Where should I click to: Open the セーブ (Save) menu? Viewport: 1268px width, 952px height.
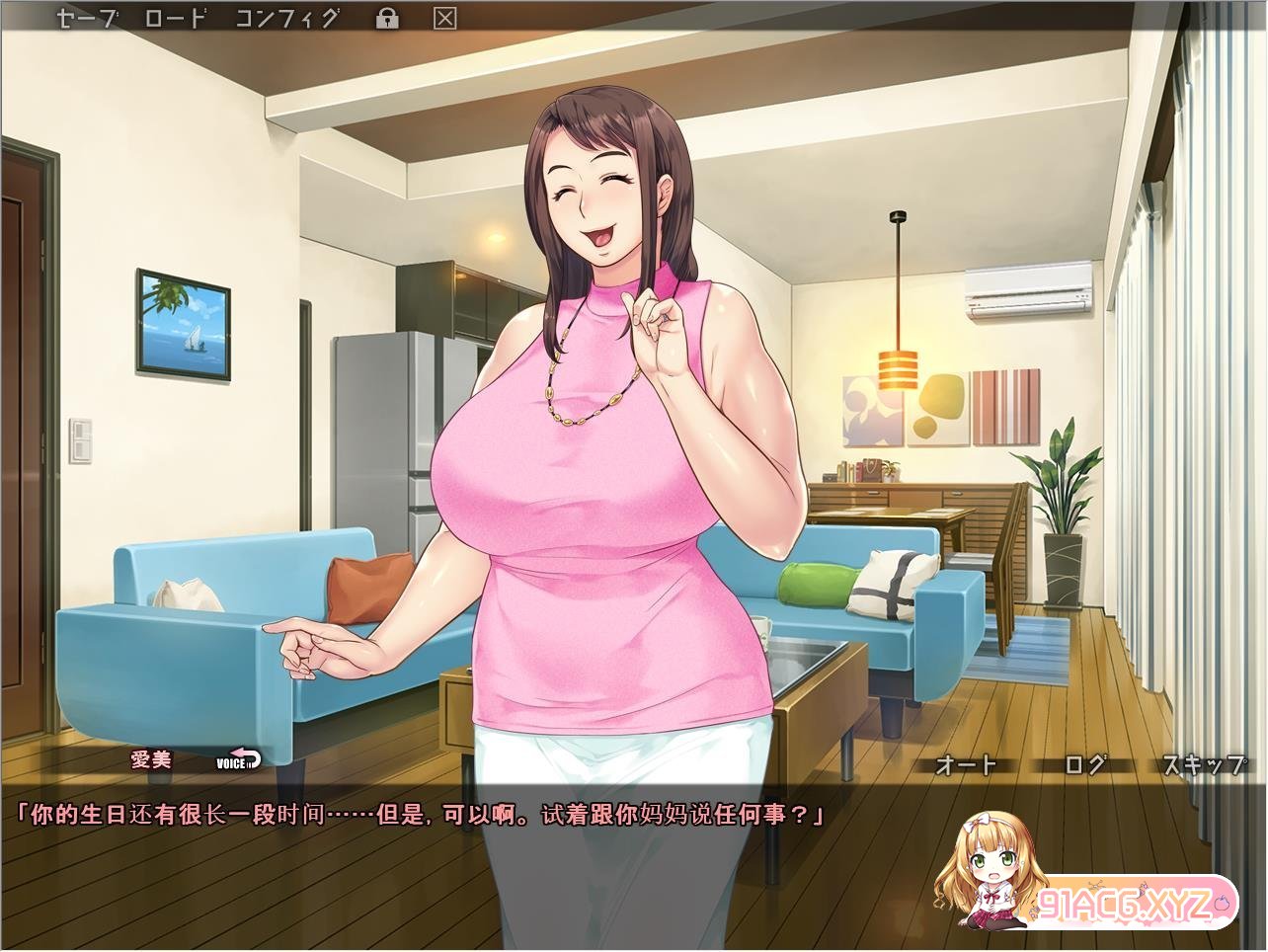[87, 17]
